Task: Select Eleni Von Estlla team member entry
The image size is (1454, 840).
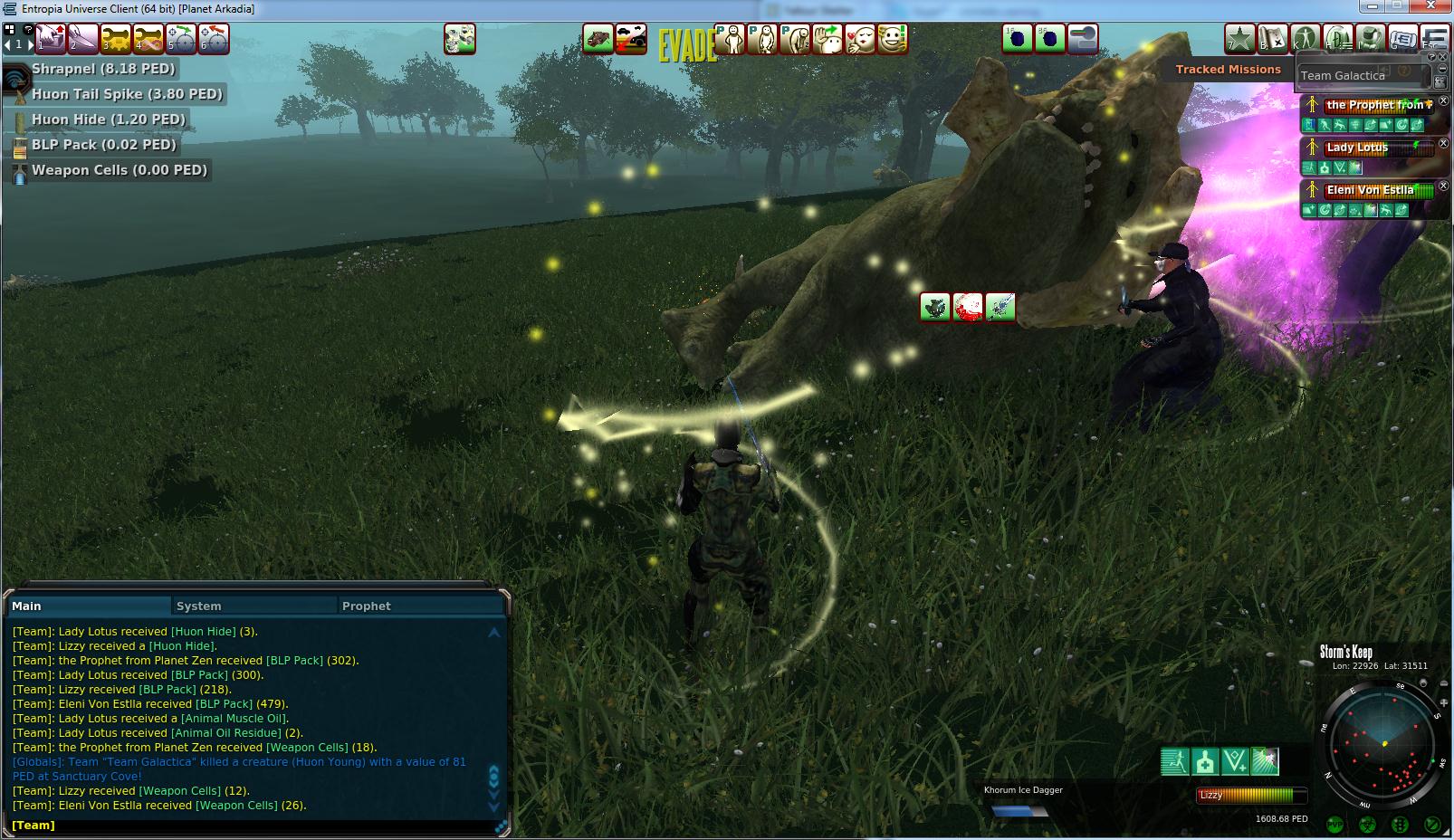Action: point(1370,190)
